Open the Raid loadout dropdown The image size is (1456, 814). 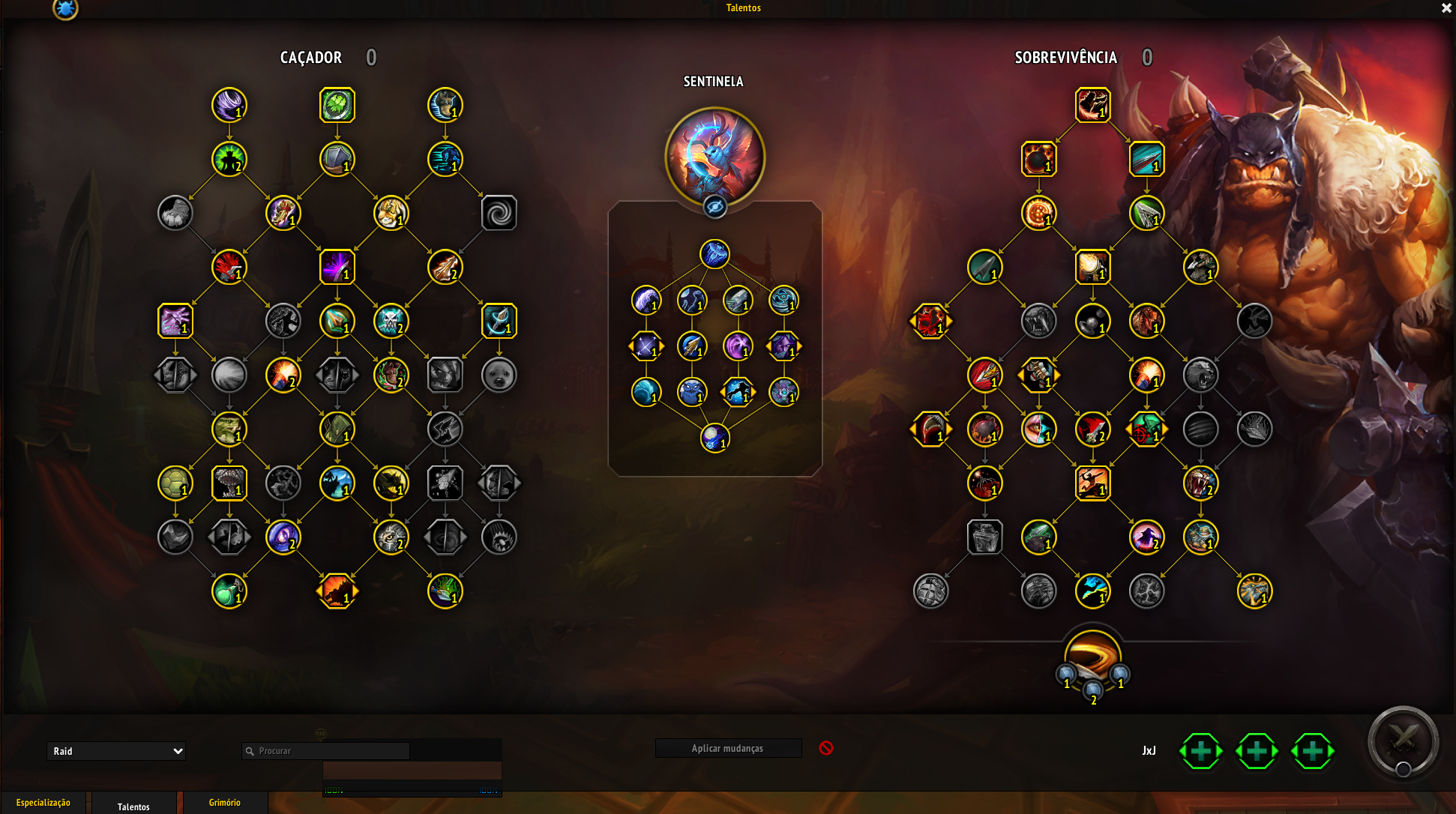(x=116, y=751)
